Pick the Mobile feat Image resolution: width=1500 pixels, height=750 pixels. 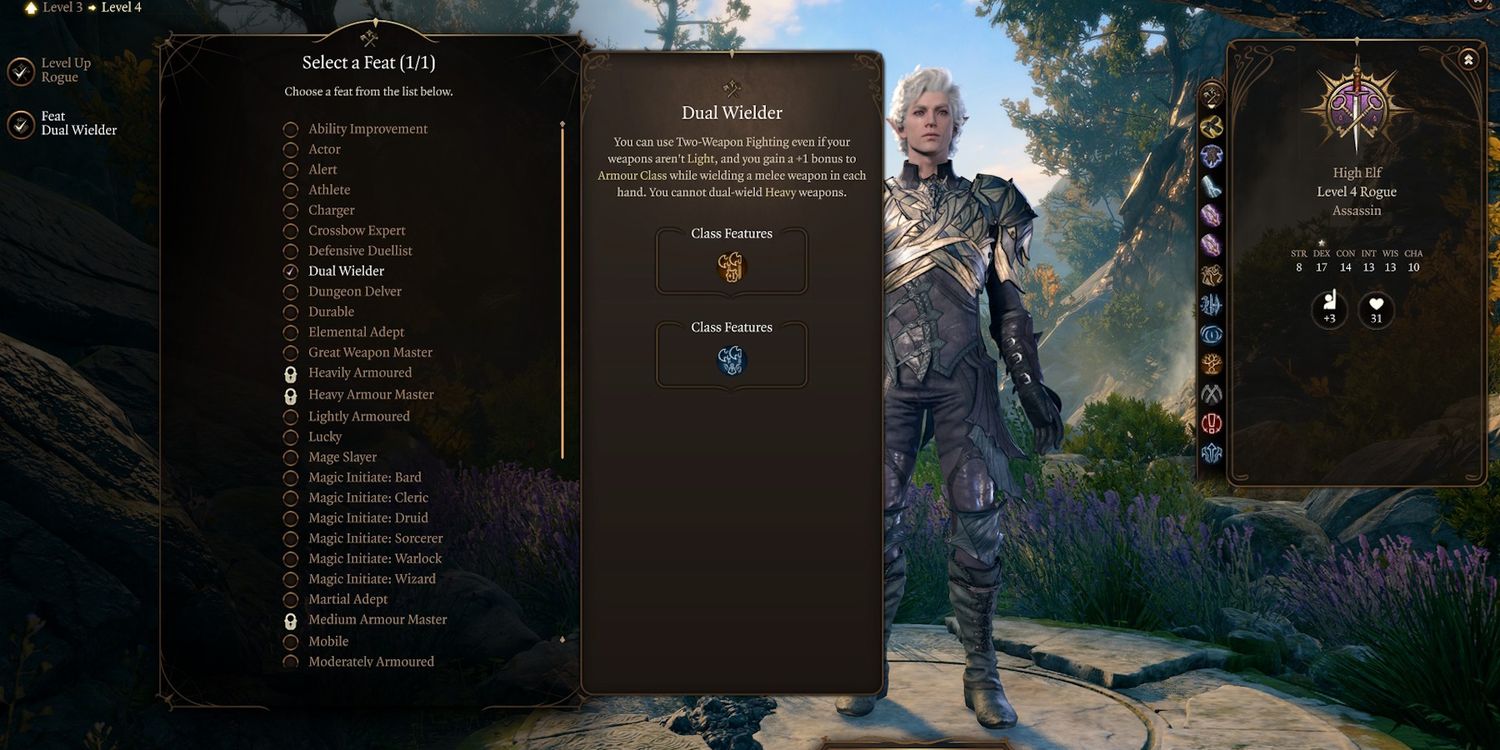tap(328, 641)
